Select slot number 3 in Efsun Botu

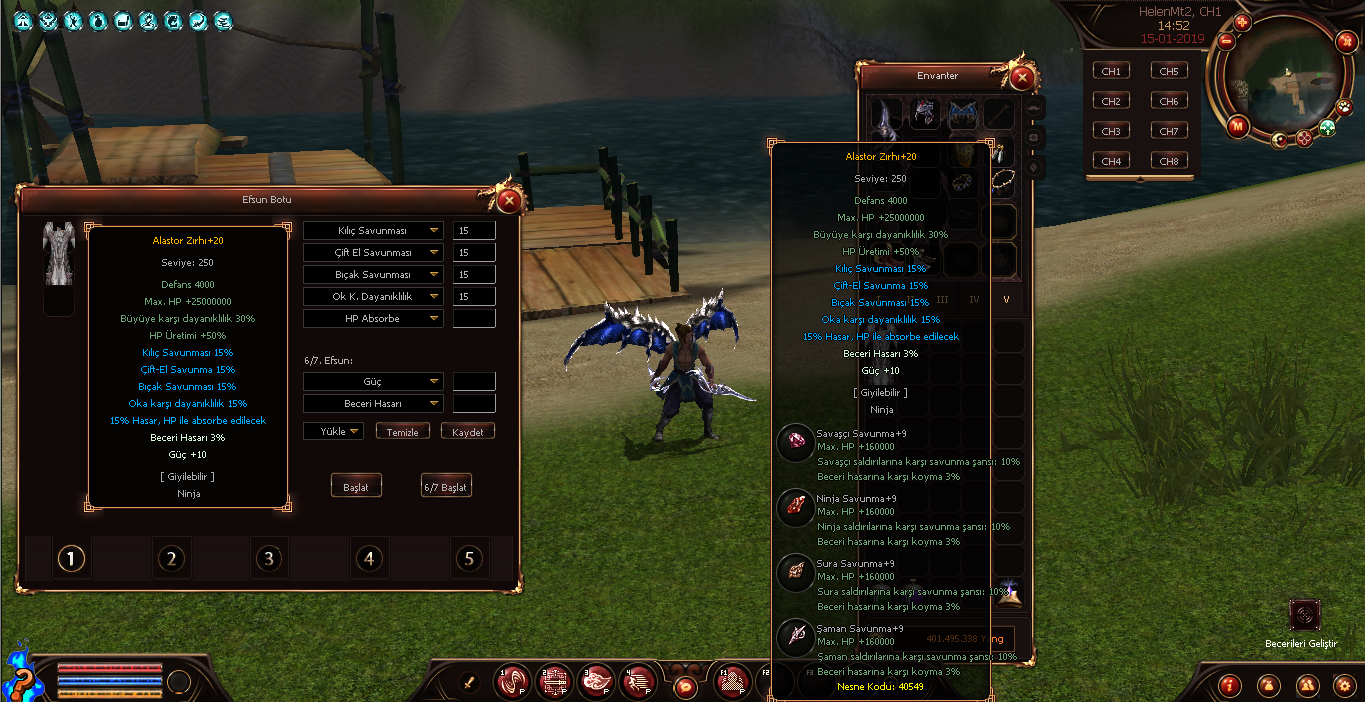tap(268, 558)
